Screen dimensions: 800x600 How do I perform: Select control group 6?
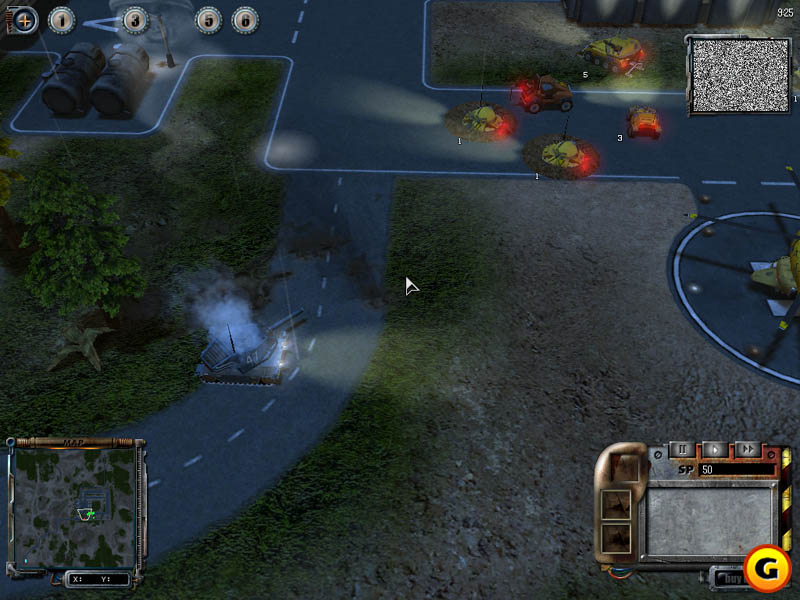click(245, 19)
